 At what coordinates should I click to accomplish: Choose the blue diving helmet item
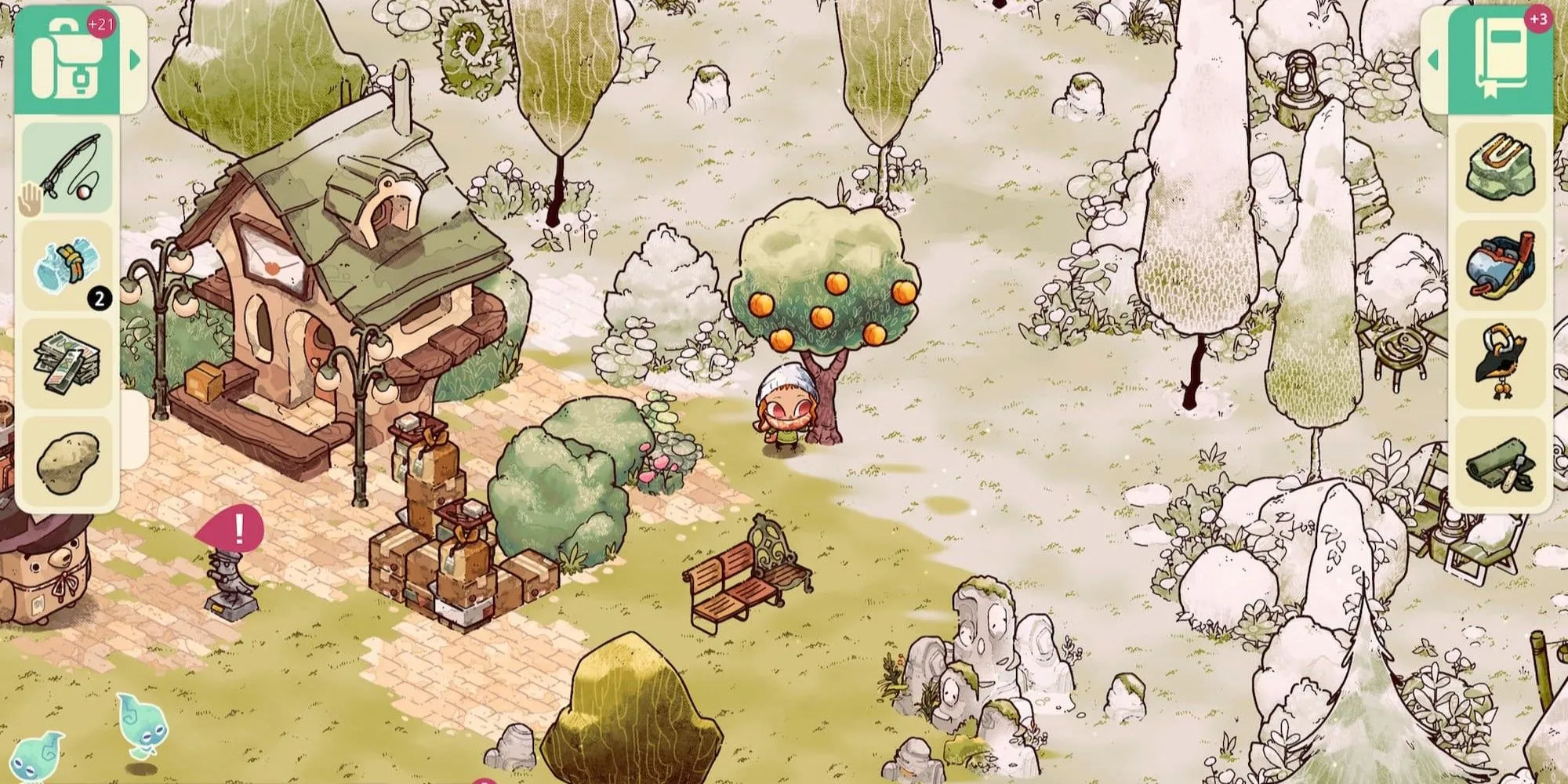pyautogui.click(x=1501, y=265)
